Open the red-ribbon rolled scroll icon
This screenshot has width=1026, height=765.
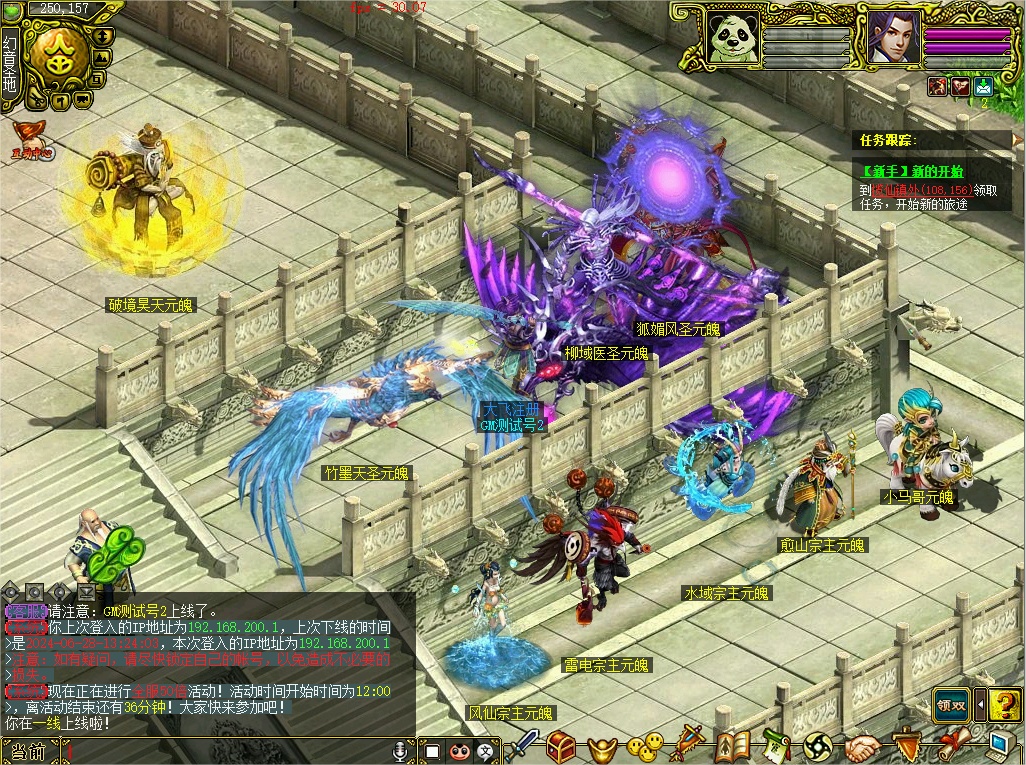click(x=952, y=746)
